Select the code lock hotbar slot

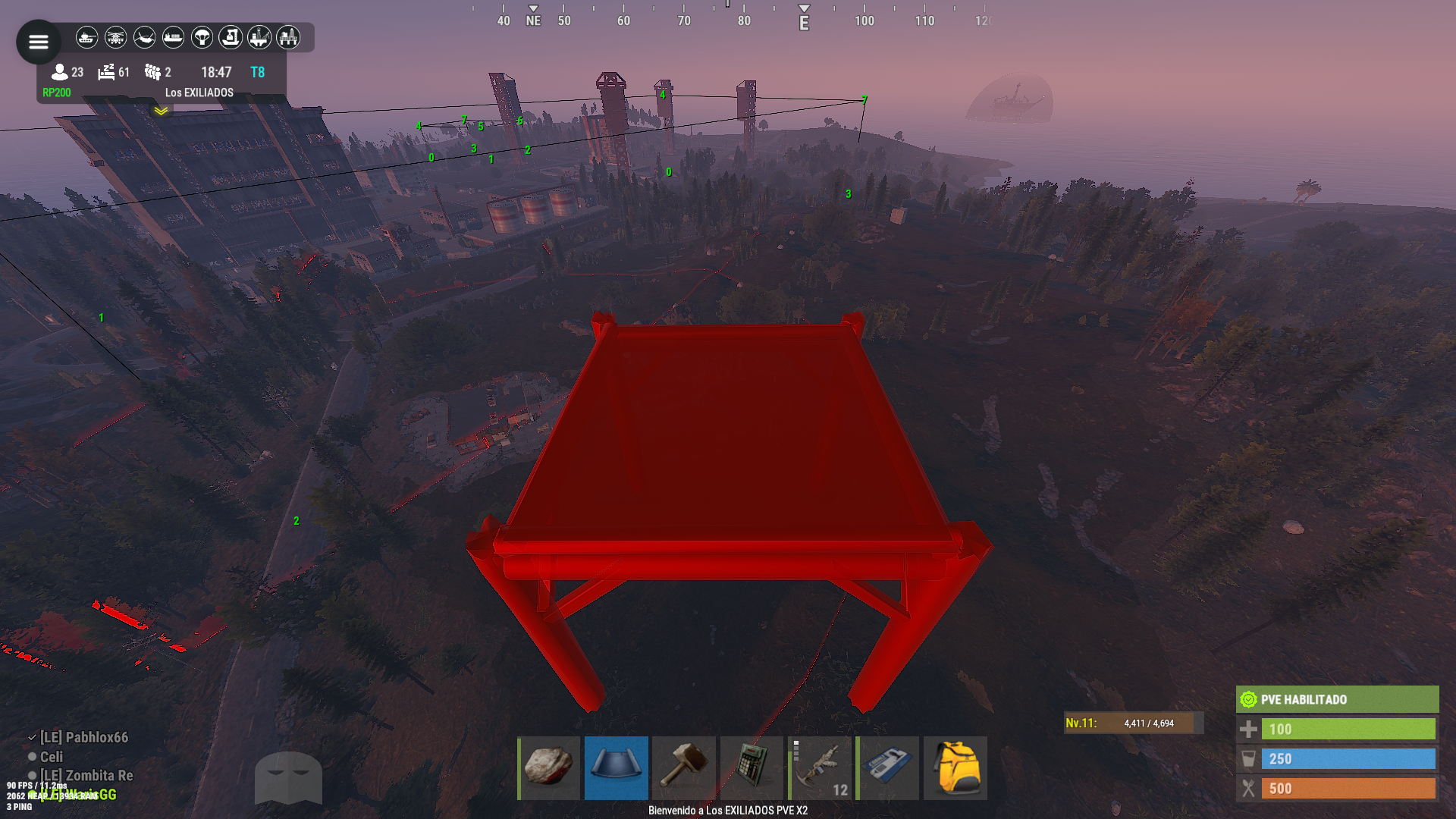[752, 767]
